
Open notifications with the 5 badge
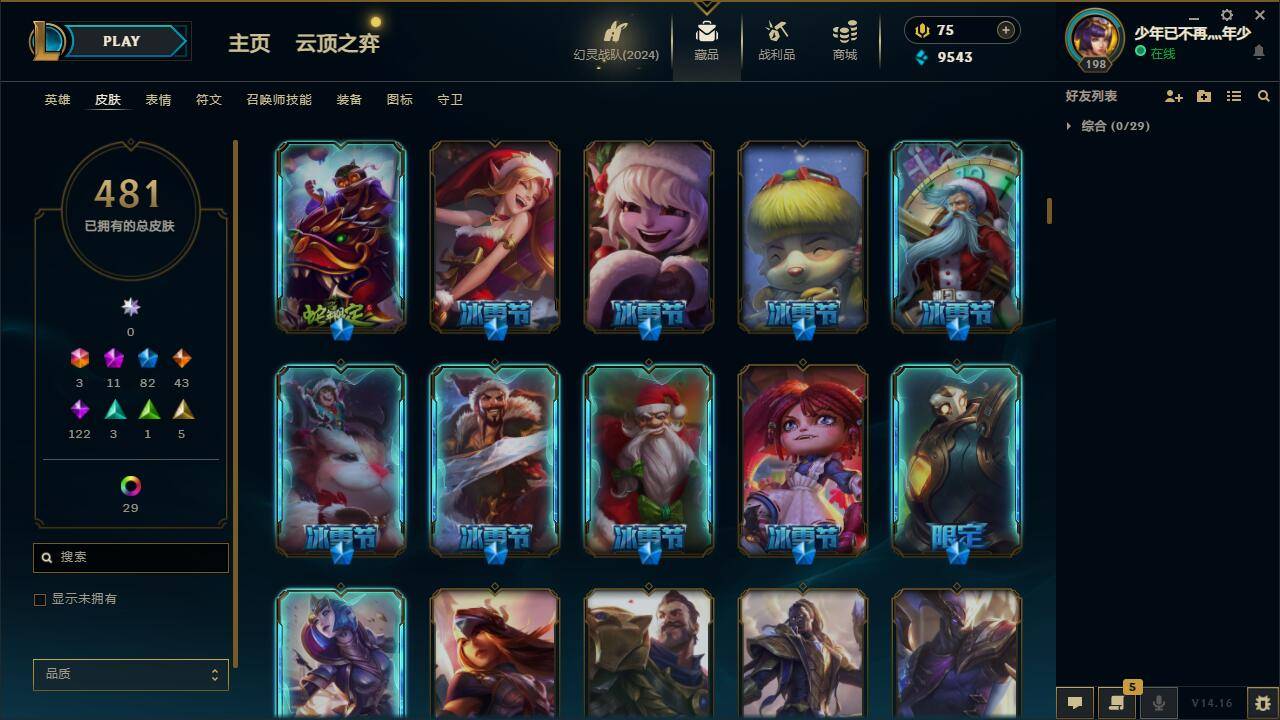1117,703
